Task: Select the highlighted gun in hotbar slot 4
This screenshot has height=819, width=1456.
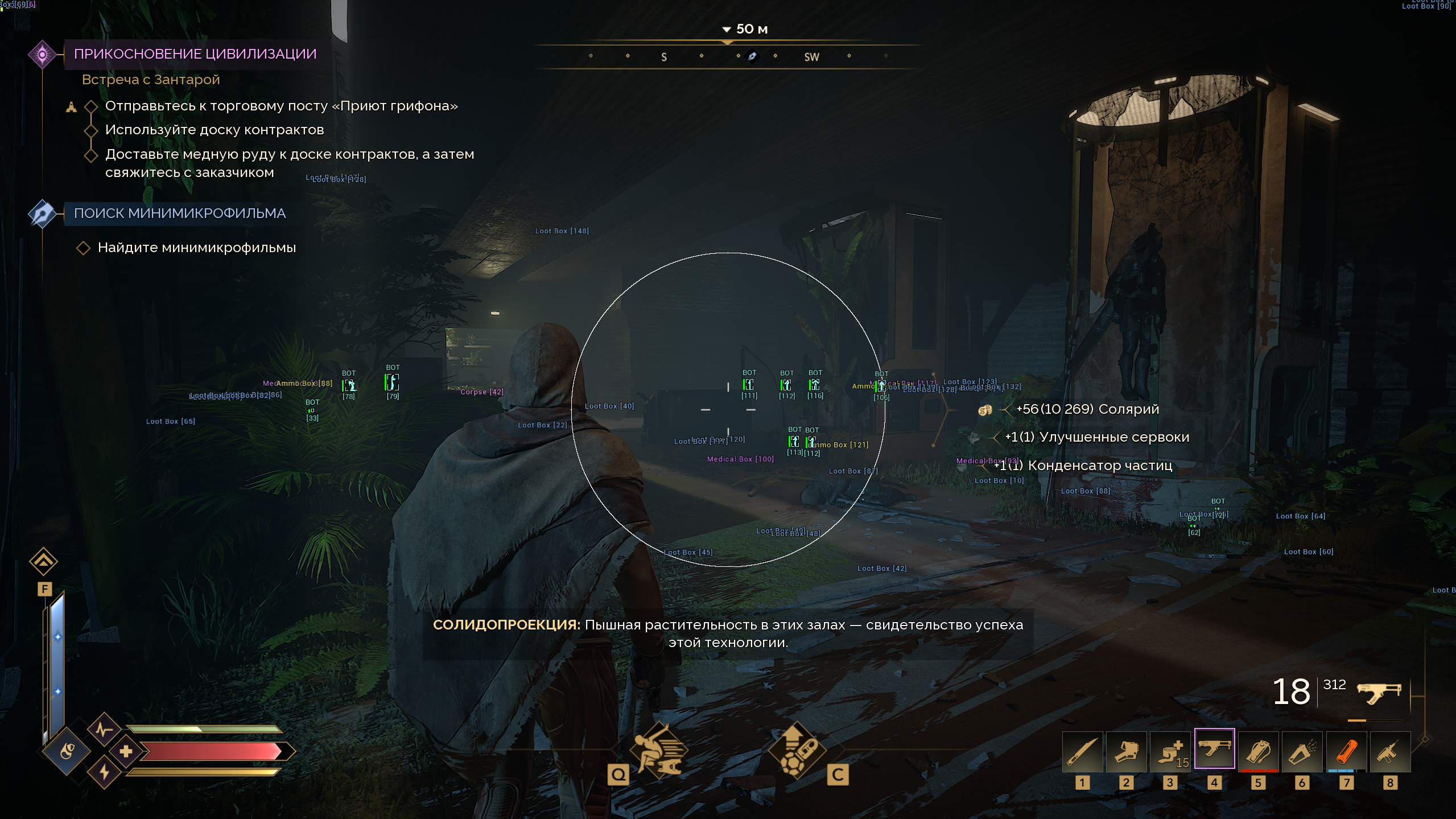Action: click(x=1214, y=749)
